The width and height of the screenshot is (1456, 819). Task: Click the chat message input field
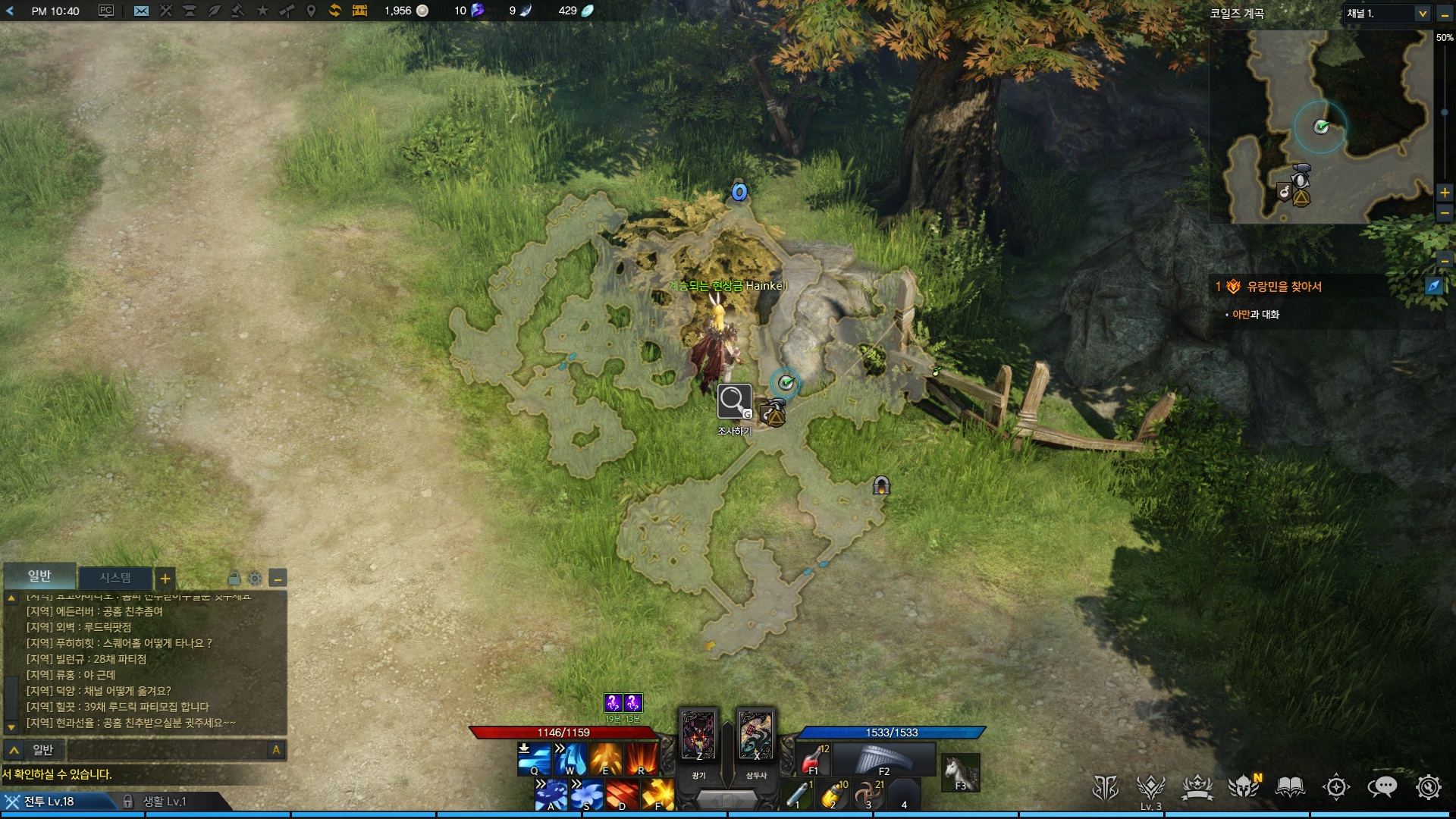pos(167,750)
